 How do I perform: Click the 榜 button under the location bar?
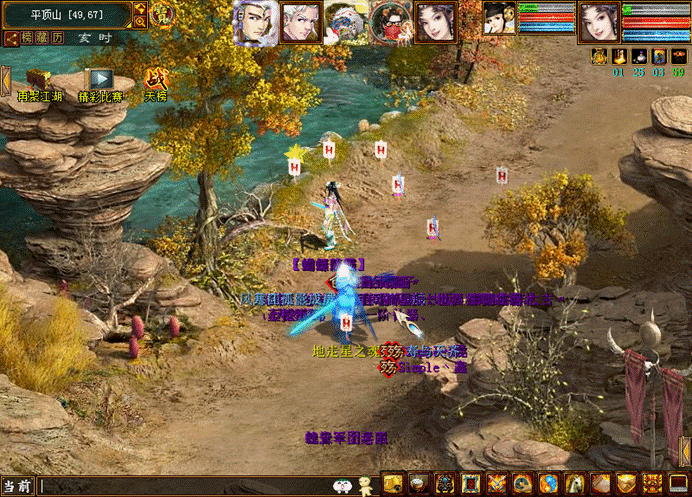(28, 38)
